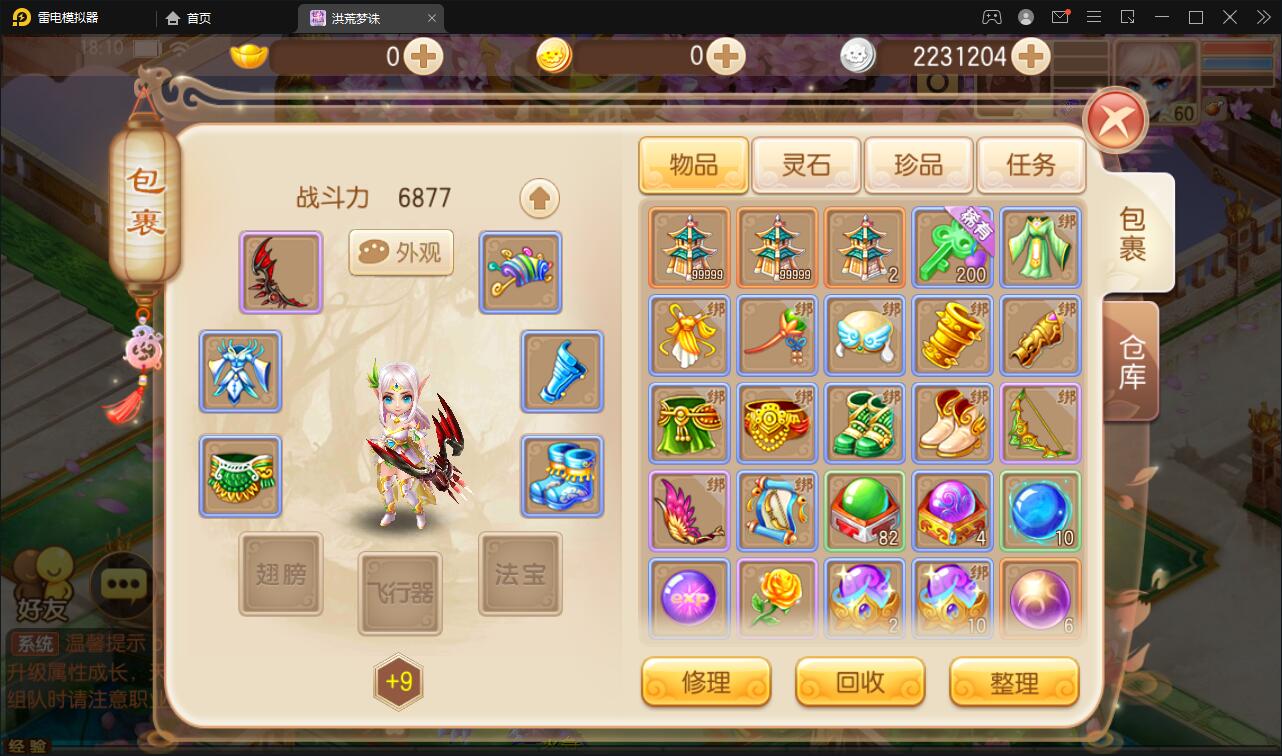The image size is (1282, 756).
Task: Select the yellow rose item in bag
Action: [x=776, y=599]
